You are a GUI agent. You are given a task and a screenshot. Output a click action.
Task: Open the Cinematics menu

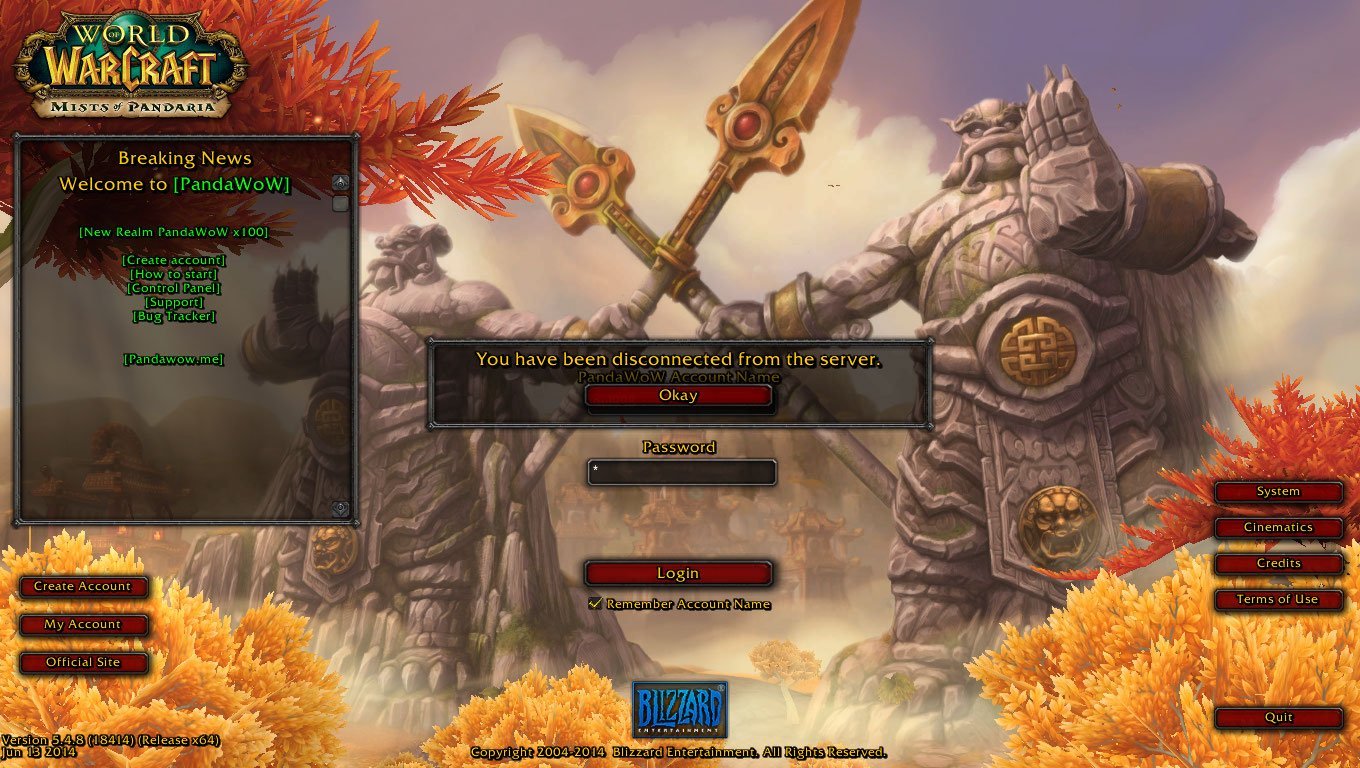(1278, 527)
